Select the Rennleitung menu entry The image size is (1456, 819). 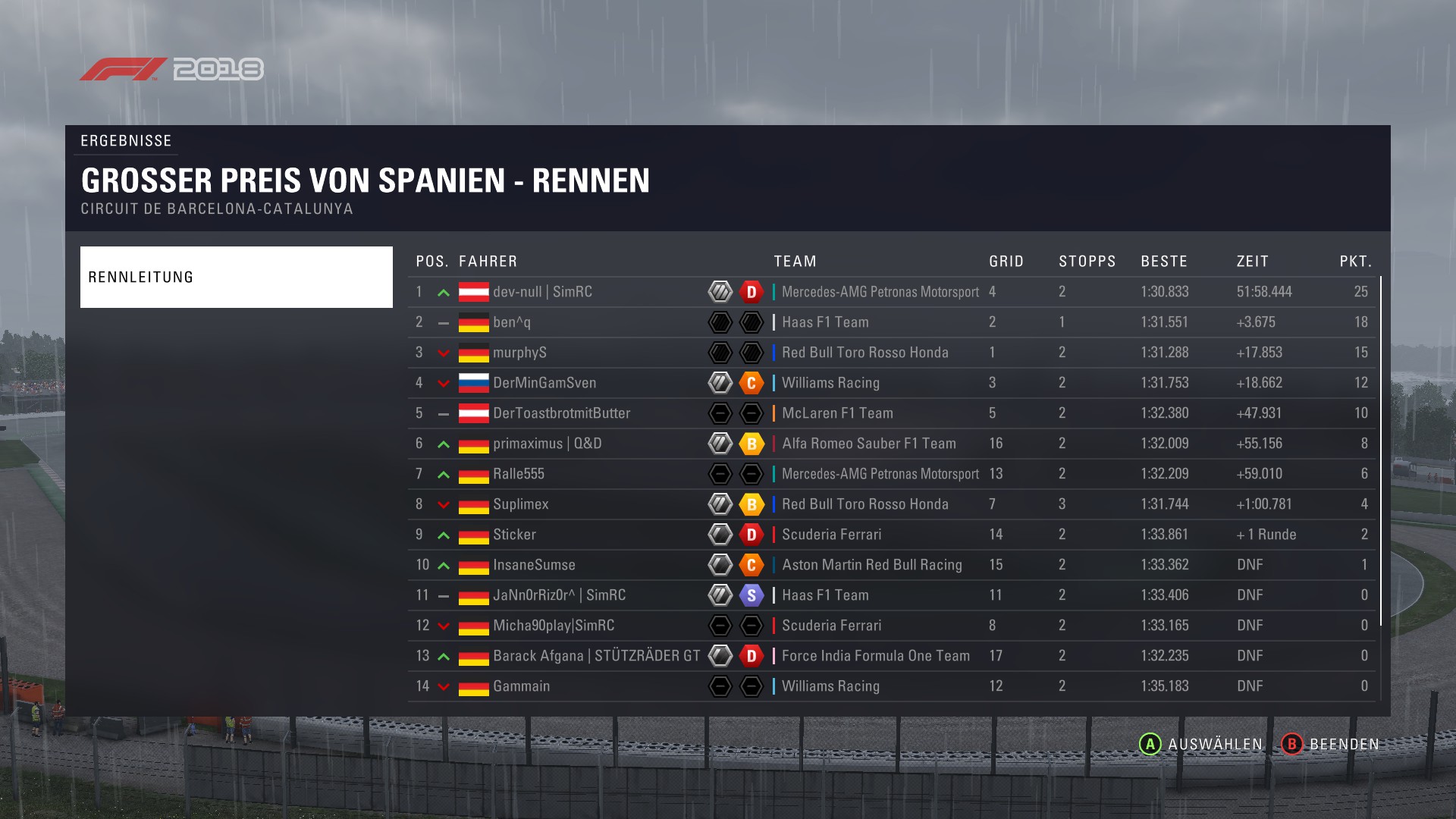pyautogui.click(x=236, y=277)
